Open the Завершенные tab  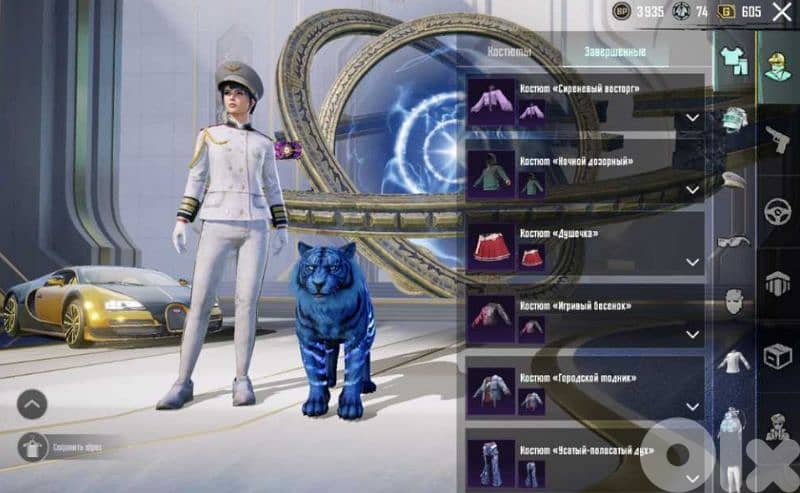pos(615,52)
